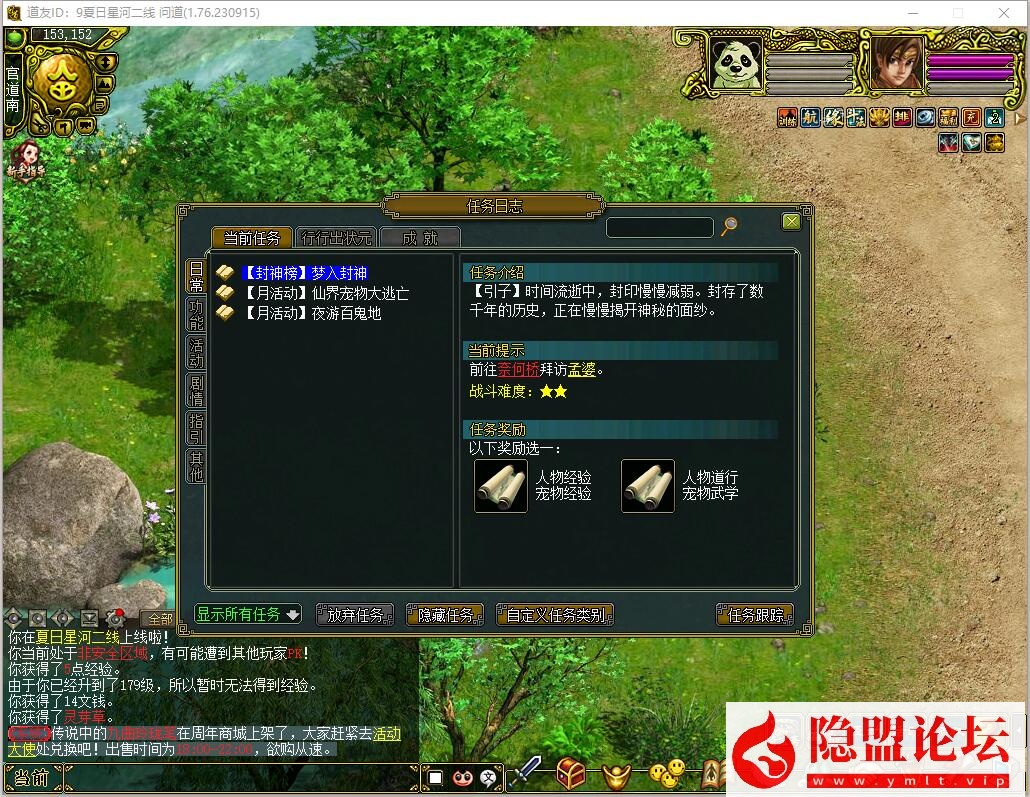Switch to the 行行出状元 tab
The width and height of the screenshot is (1030, 797).
[x=336, y=238]
